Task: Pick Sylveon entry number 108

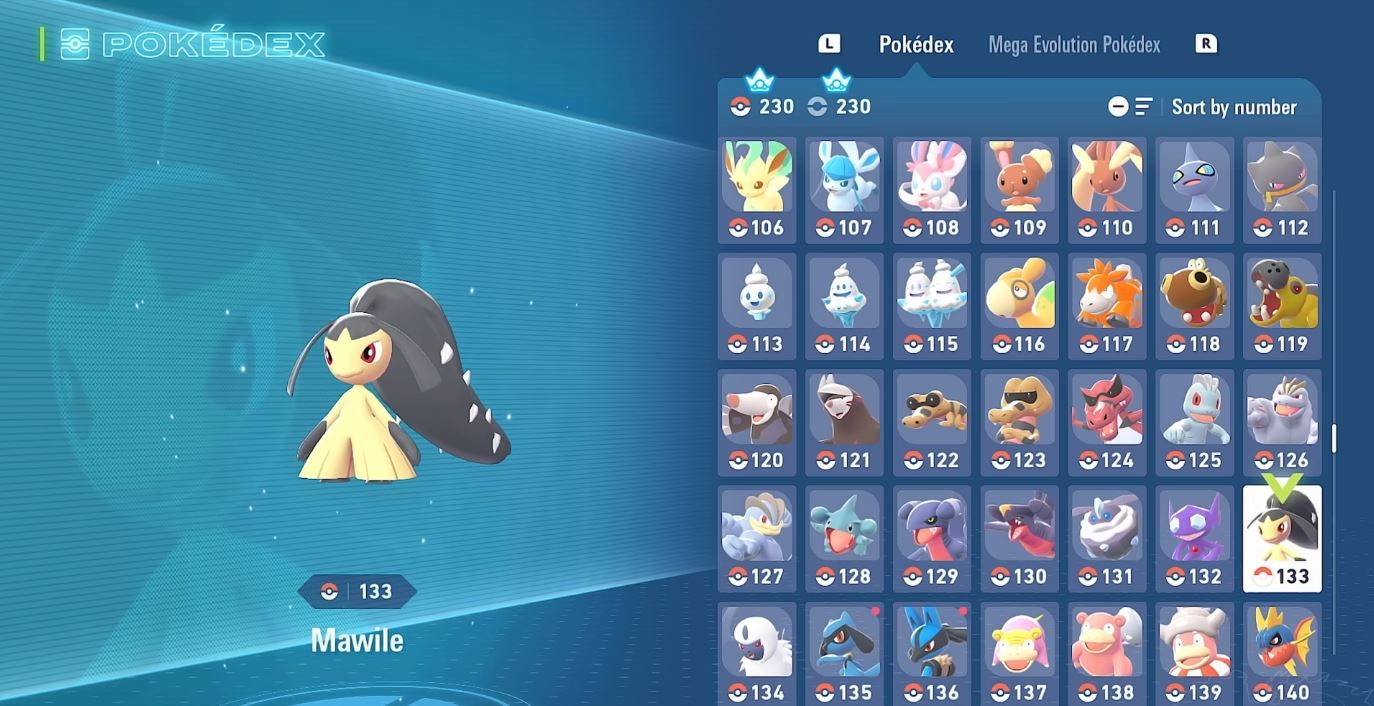Action: [932, 190]
